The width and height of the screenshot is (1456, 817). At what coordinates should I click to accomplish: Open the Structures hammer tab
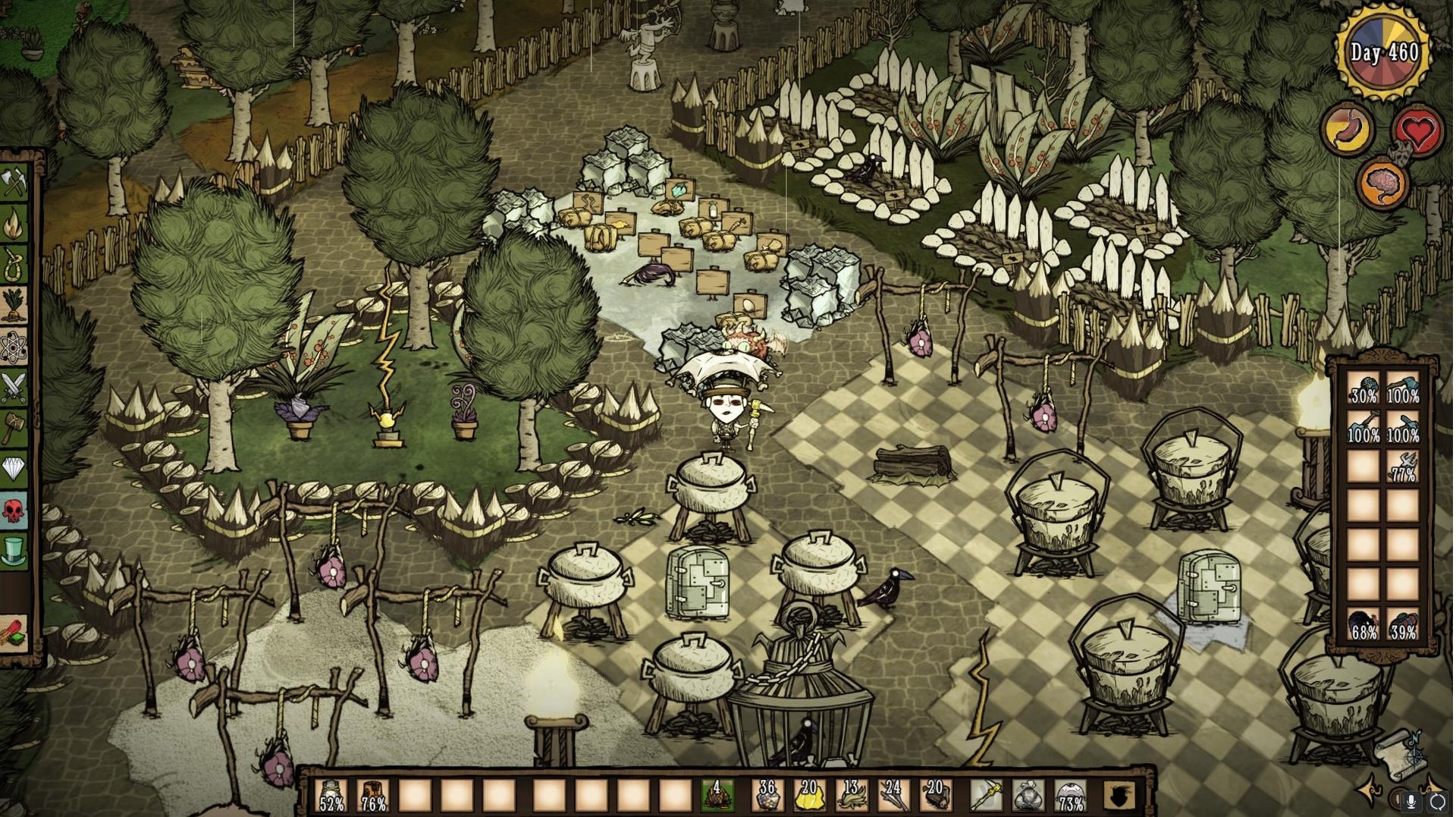(x=14, y=429)
